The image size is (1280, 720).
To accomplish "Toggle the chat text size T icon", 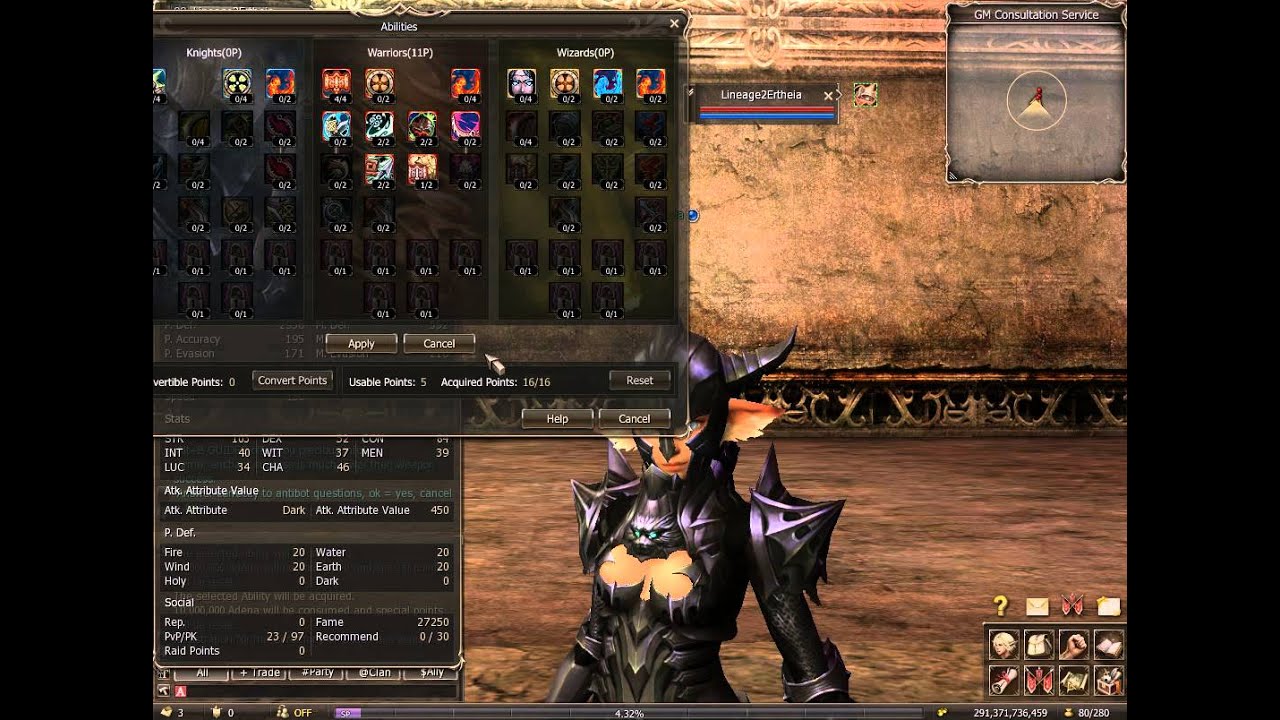I will click(165, 672).
